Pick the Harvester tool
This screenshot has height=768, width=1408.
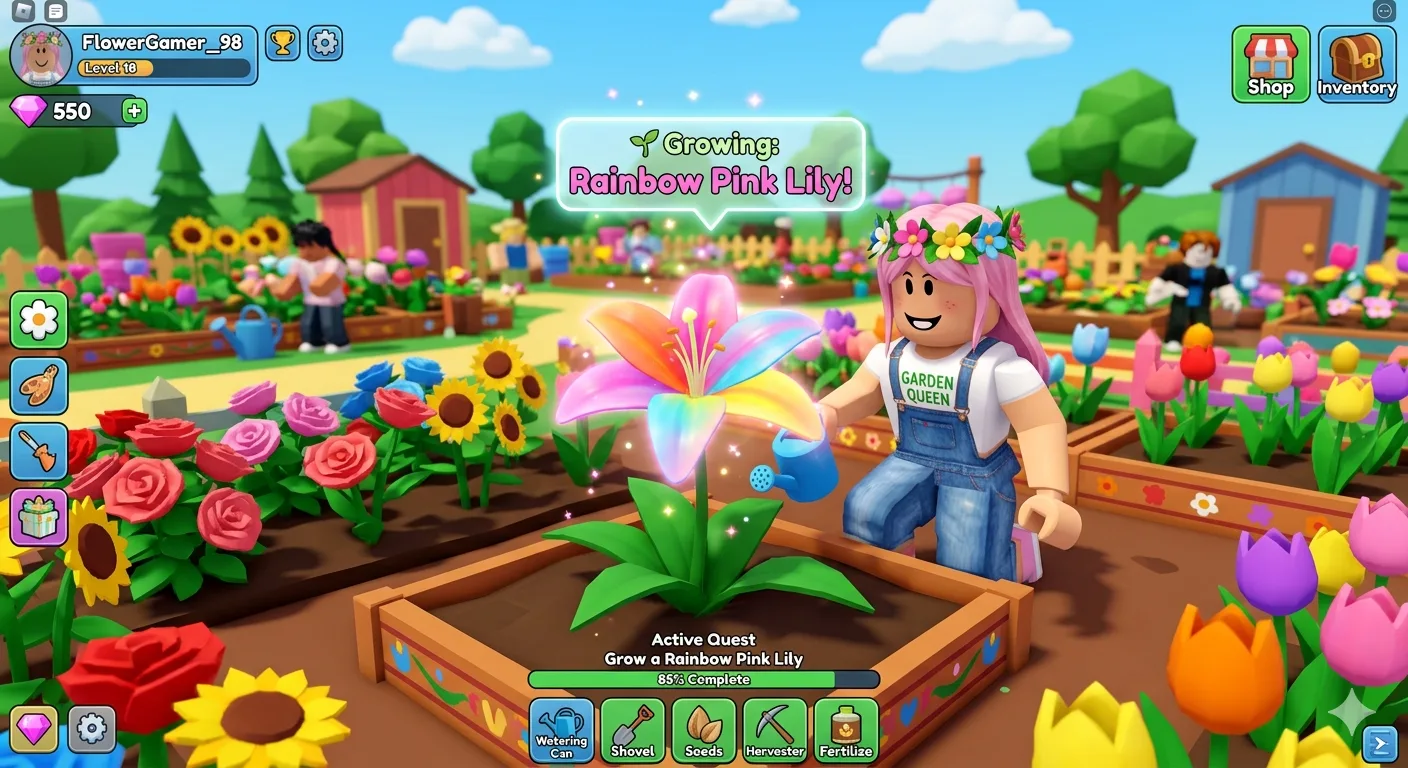(x=775, y=730)
